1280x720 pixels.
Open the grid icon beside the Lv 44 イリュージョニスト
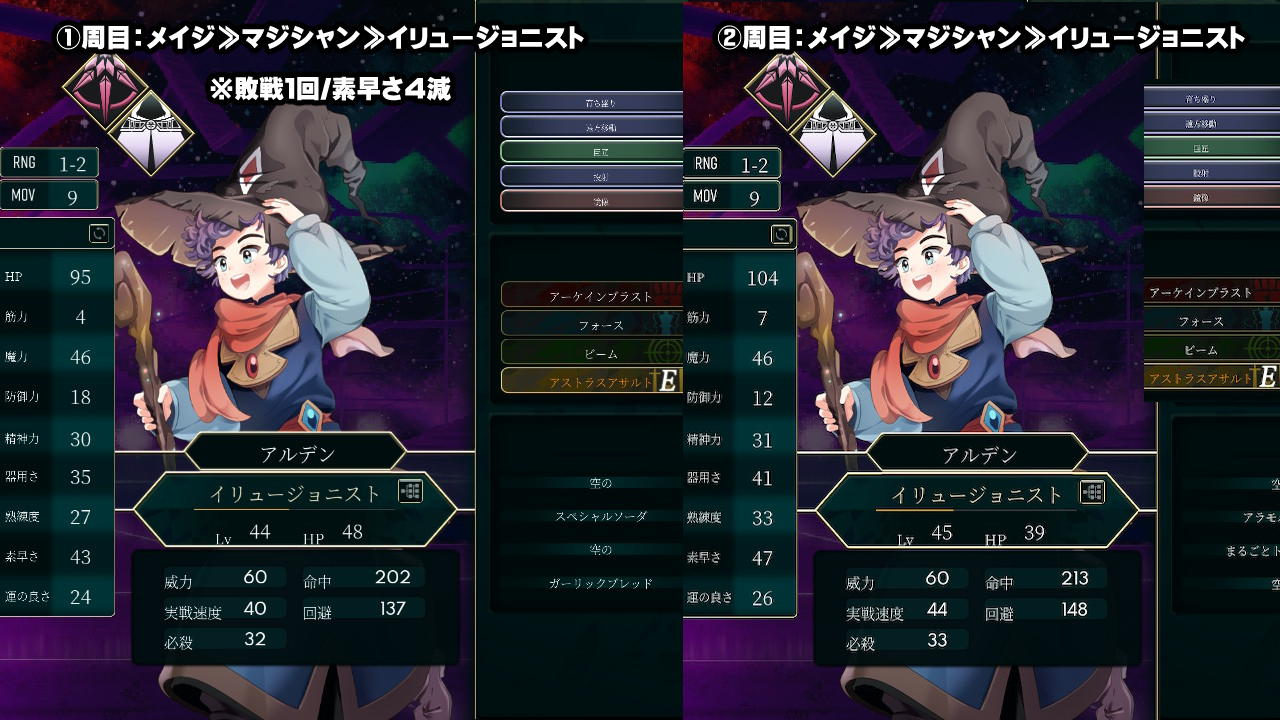click(410, 491)
